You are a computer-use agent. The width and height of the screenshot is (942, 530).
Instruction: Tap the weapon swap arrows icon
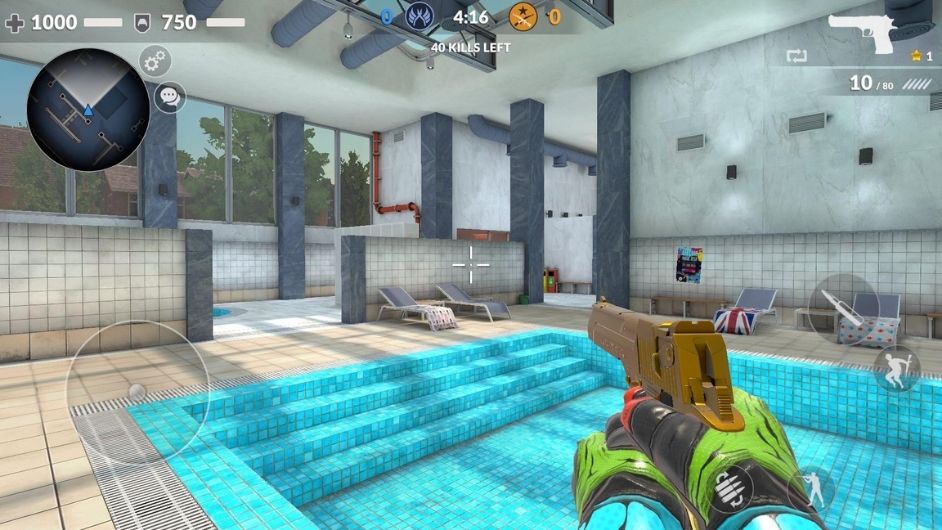tap(796, 56)
